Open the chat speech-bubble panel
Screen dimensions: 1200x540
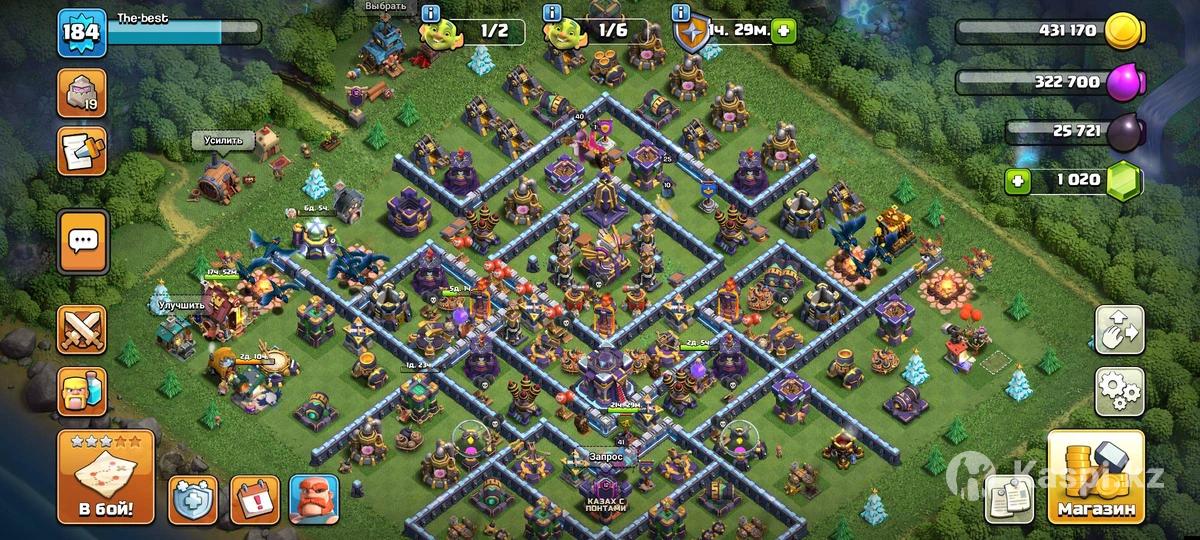click(x=82, y=241)
